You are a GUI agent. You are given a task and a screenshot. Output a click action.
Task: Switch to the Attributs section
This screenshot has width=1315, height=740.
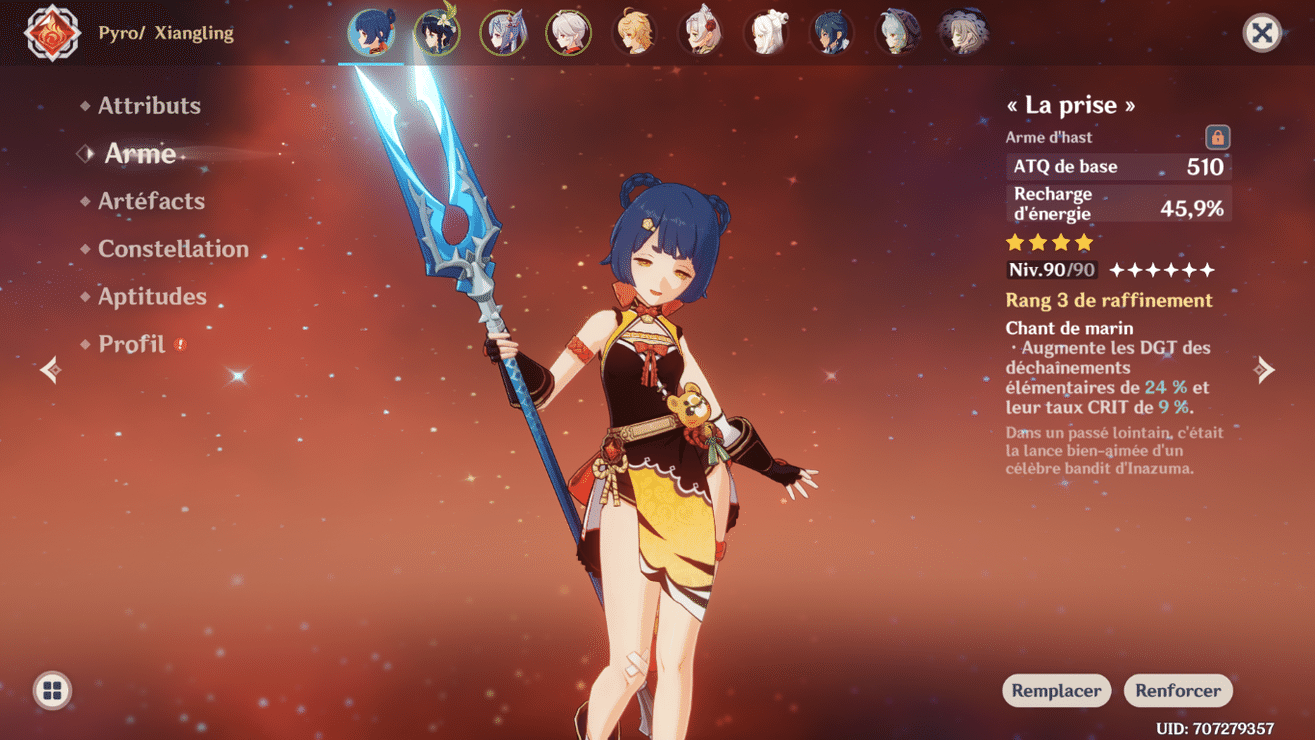click(x=148, y=105)
